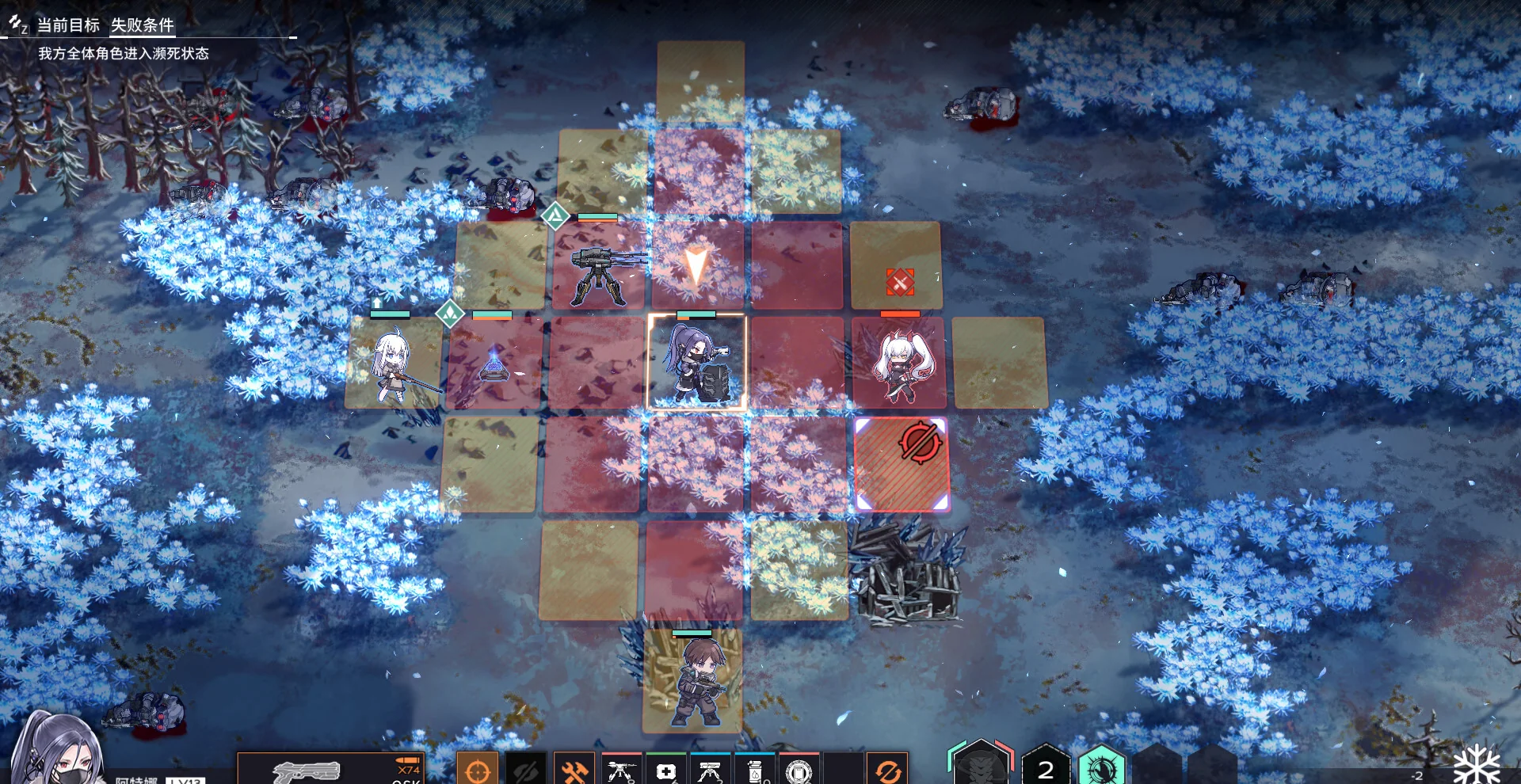Open the hammer and wrench build skill
Screen dimensions: 1521x784
pos(574,770)
